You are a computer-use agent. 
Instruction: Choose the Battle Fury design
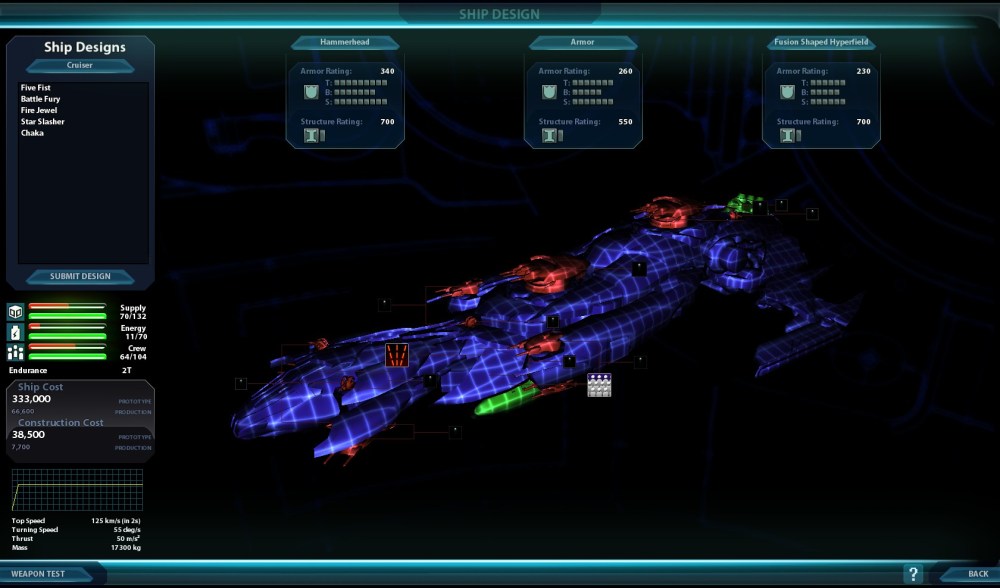click(38, 99)
